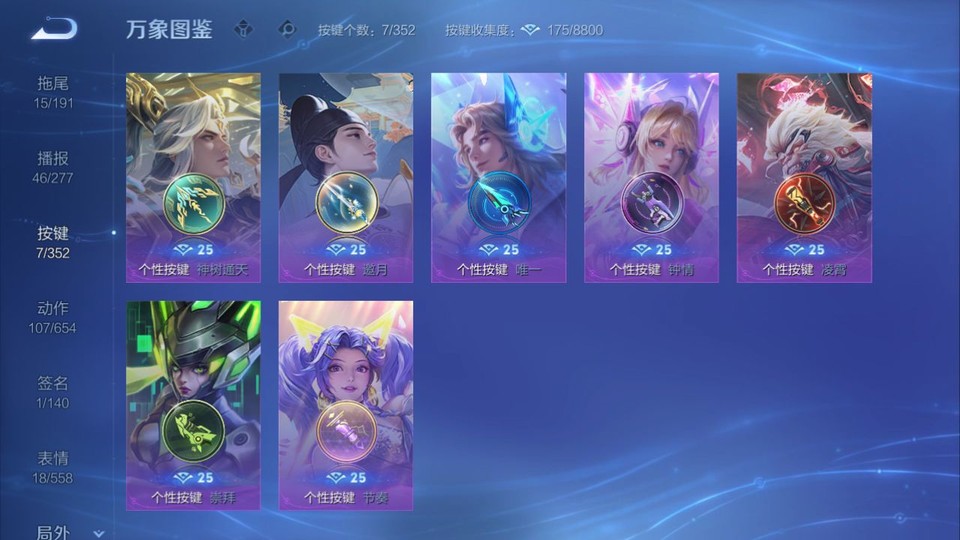Open the 表情 category tab
The image size is (960, 540).
pos(54,467)
